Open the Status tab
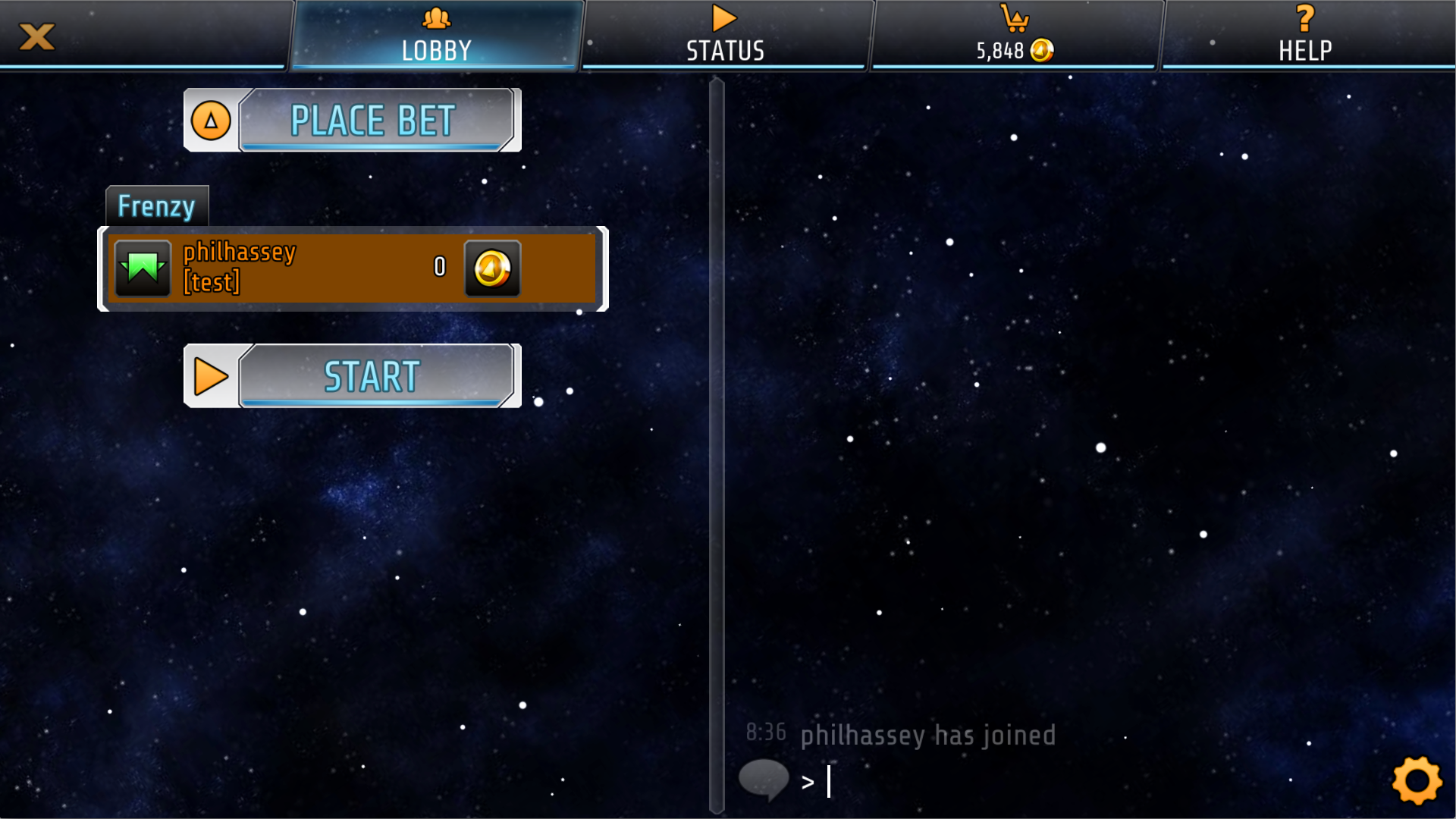1456x819 pixels. coord(725,35)
